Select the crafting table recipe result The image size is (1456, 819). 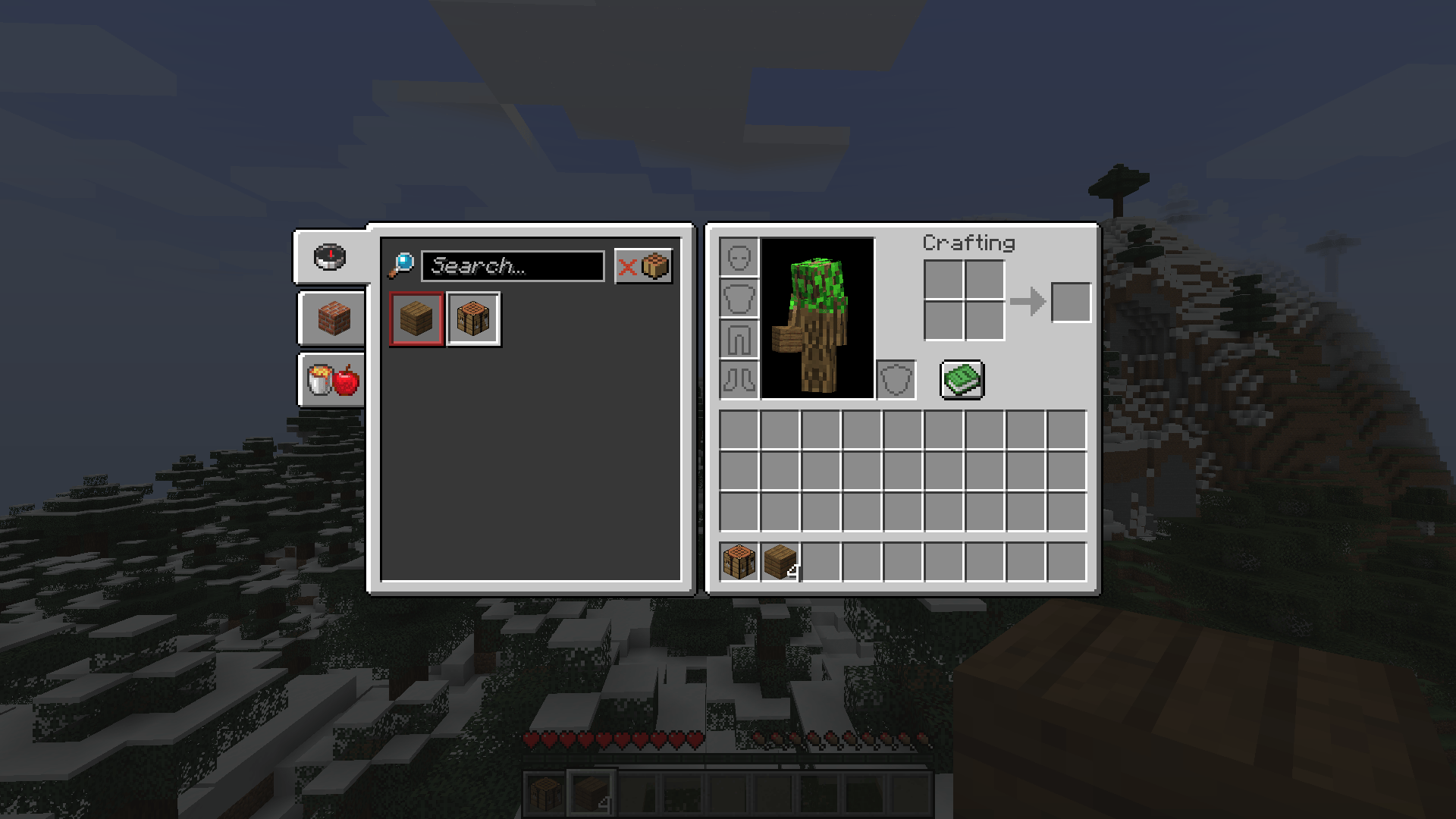473,318
